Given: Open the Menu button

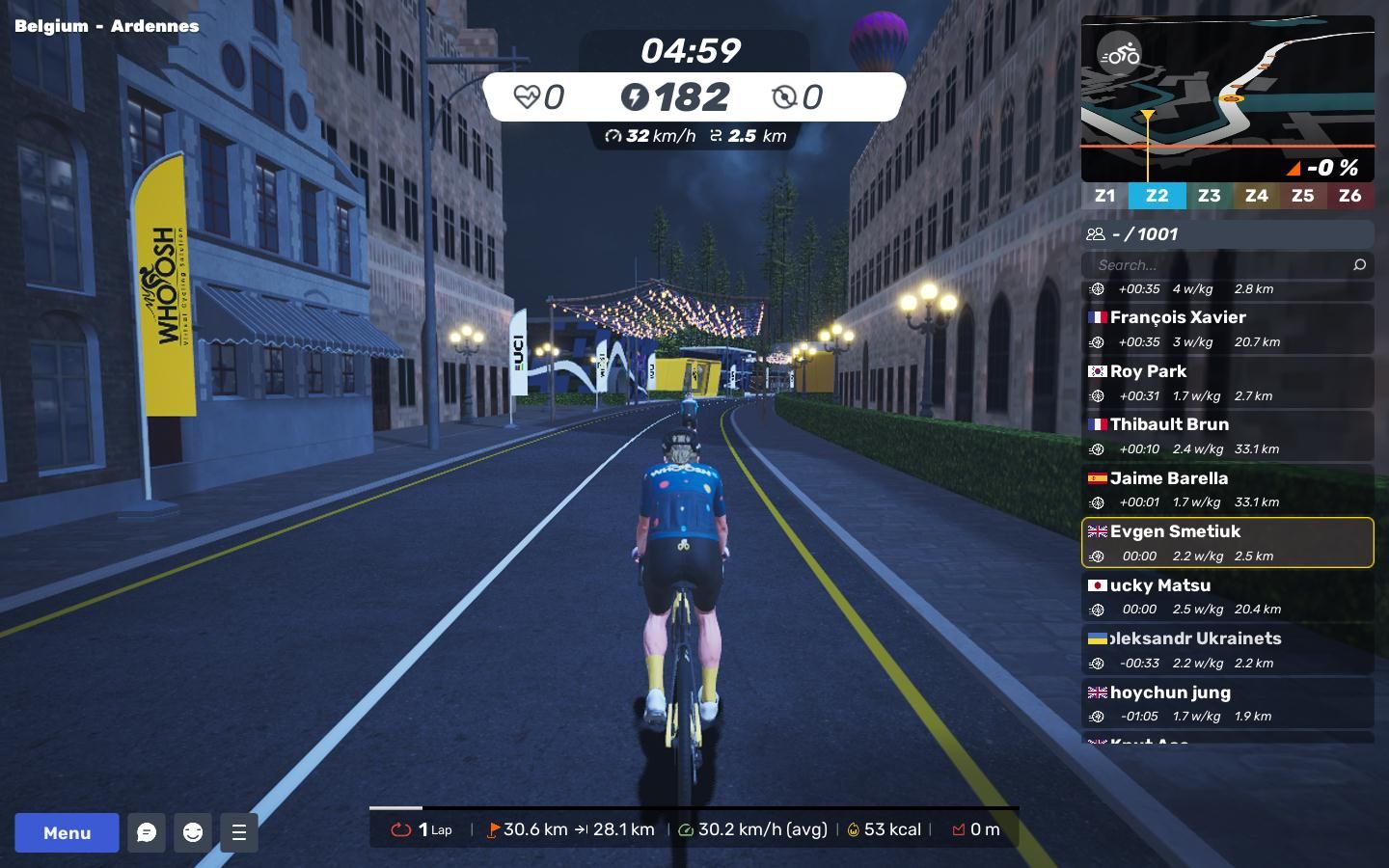Looking at the screenshot, I should tap(67, 832).
